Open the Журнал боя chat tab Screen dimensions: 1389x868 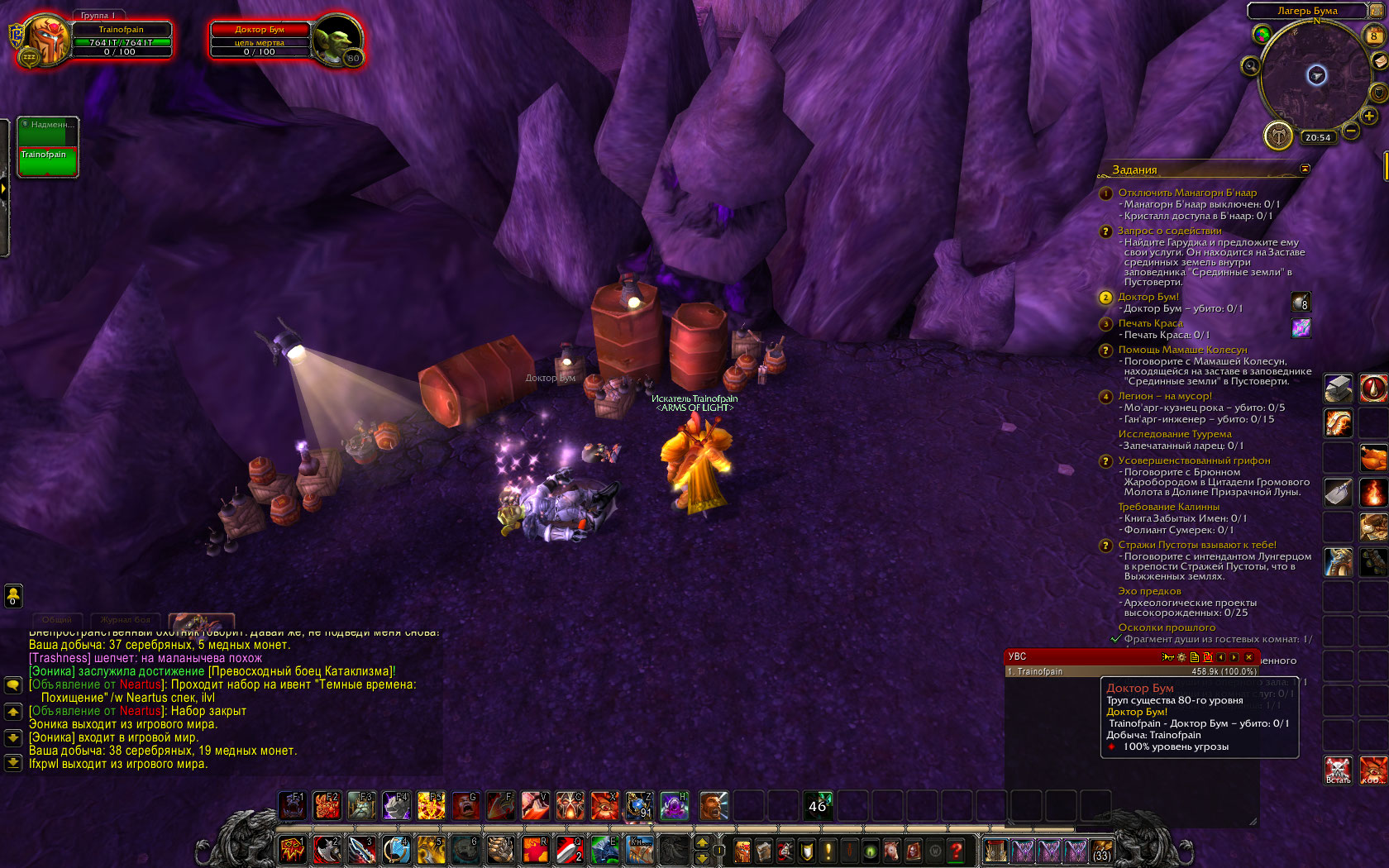[x=125, y=620]
